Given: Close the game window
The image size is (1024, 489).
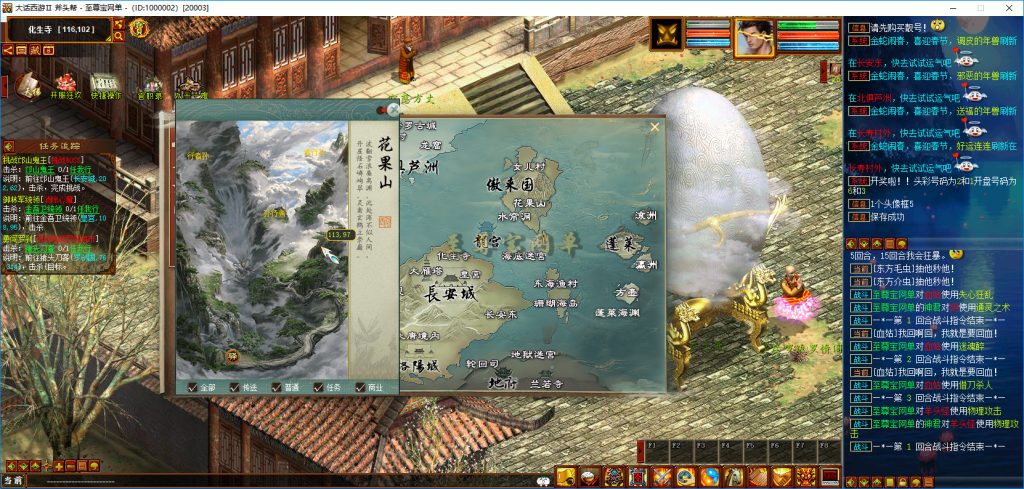Looking at the screenshot, I should (1007, 7).
